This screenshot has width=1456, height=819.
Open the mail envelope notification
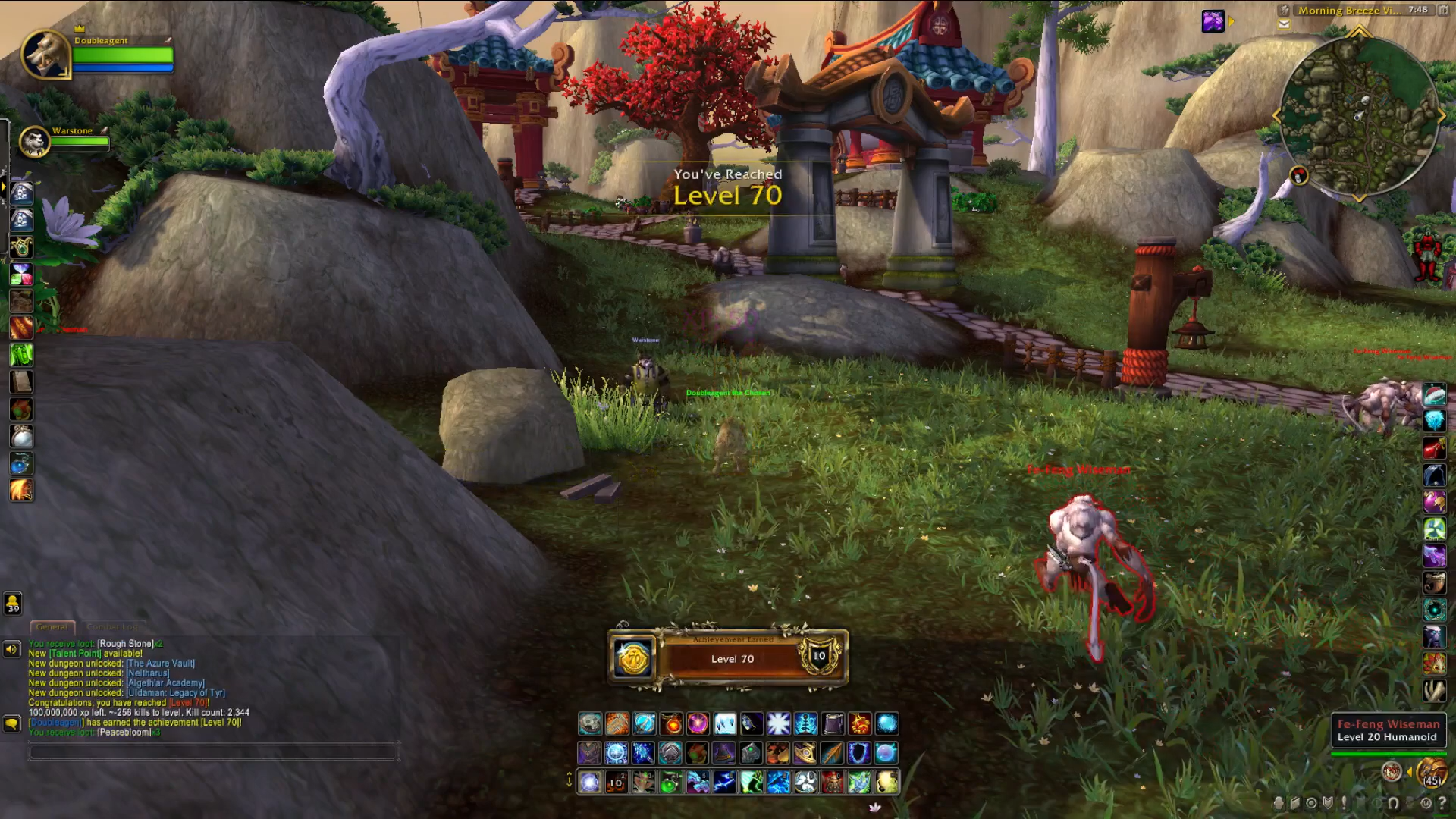[x=1284, y=24]
